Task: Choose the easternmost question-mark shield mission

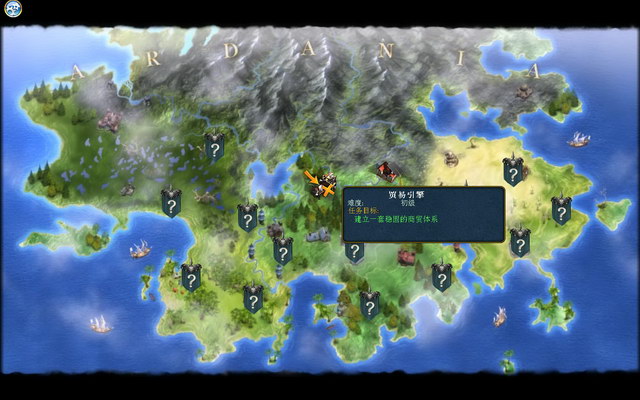Action: (561, 210)
